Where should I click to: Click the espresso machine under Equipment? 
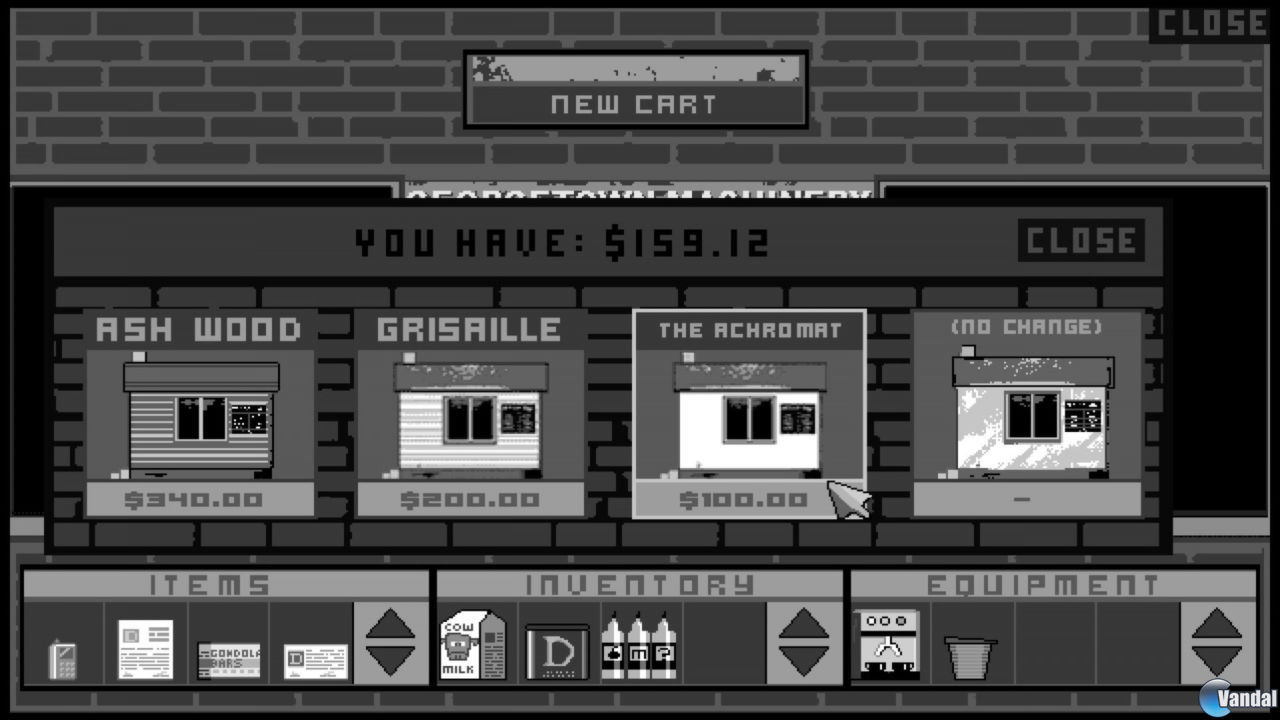pos(886,645)
